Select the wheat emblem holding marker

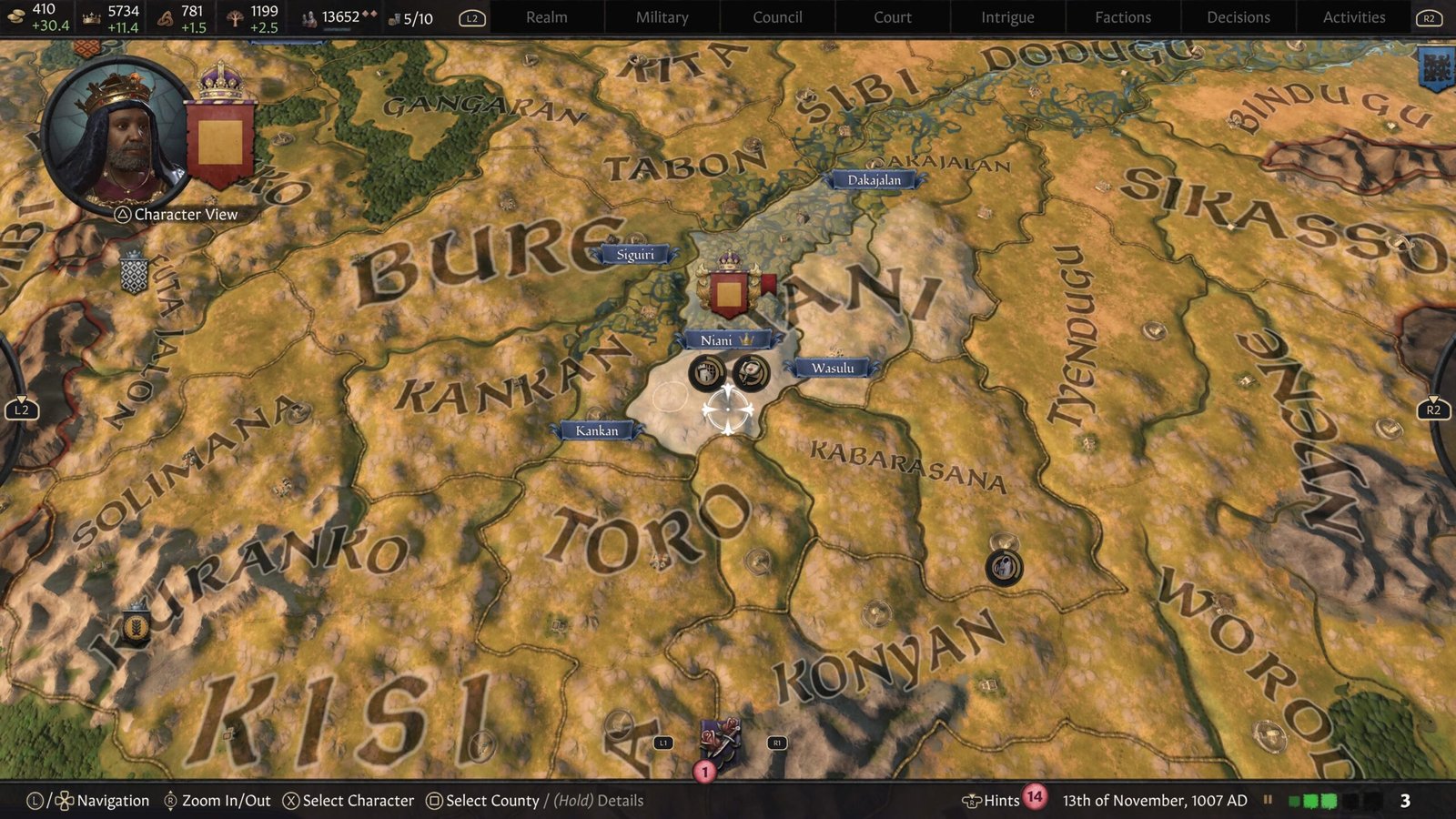pyautogui.click(x=136, y=626)
